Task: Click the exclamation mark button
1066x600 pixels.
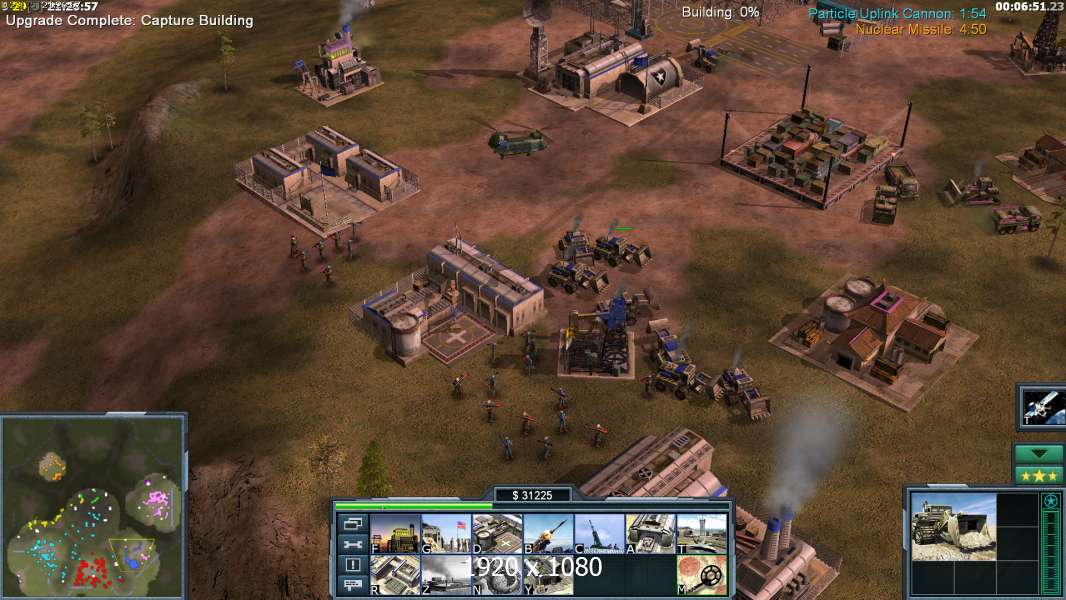Action: (352, 565)
